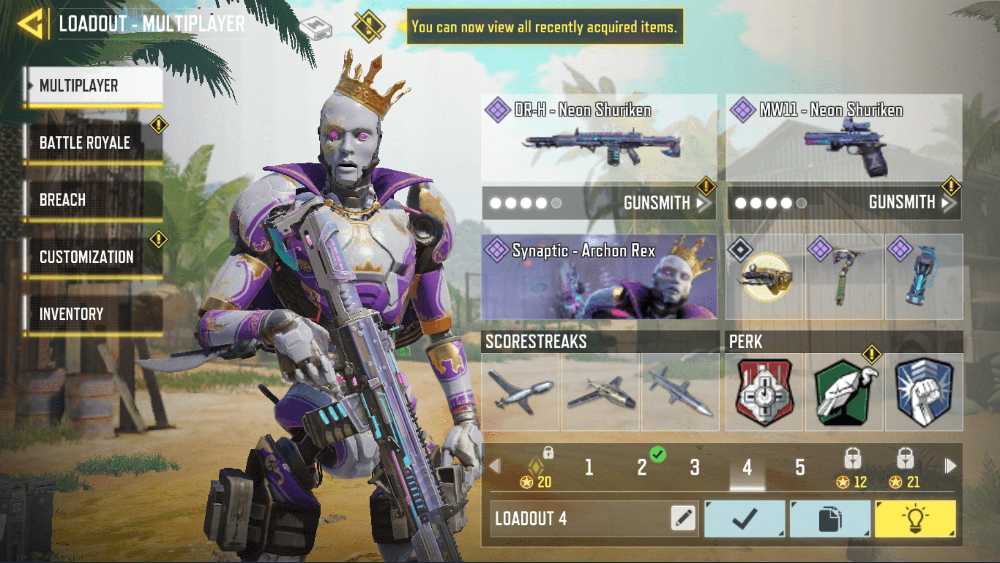Open the Breach loadout tab

pos(92,200)
